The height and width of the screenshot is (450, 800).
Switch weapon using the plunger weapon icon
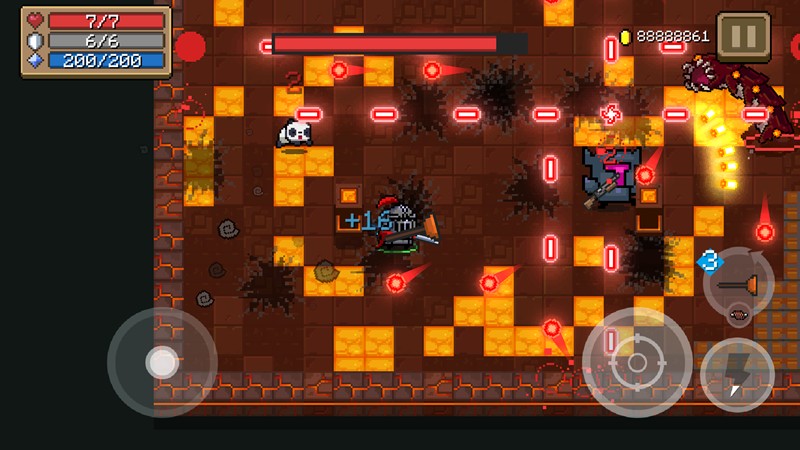(739, 283)
